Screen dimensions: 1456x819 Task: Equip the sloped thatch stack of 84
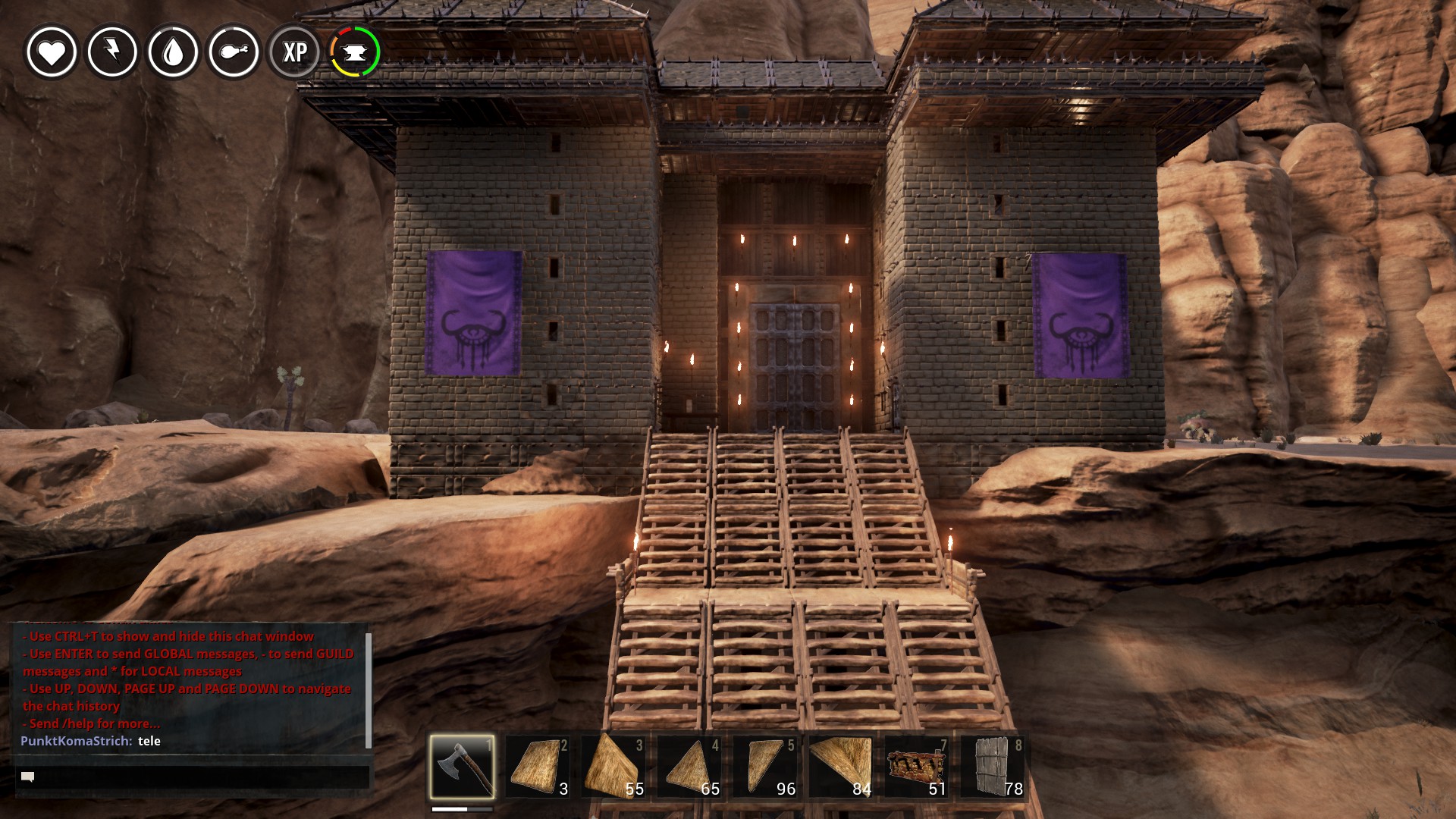point(841,766)
